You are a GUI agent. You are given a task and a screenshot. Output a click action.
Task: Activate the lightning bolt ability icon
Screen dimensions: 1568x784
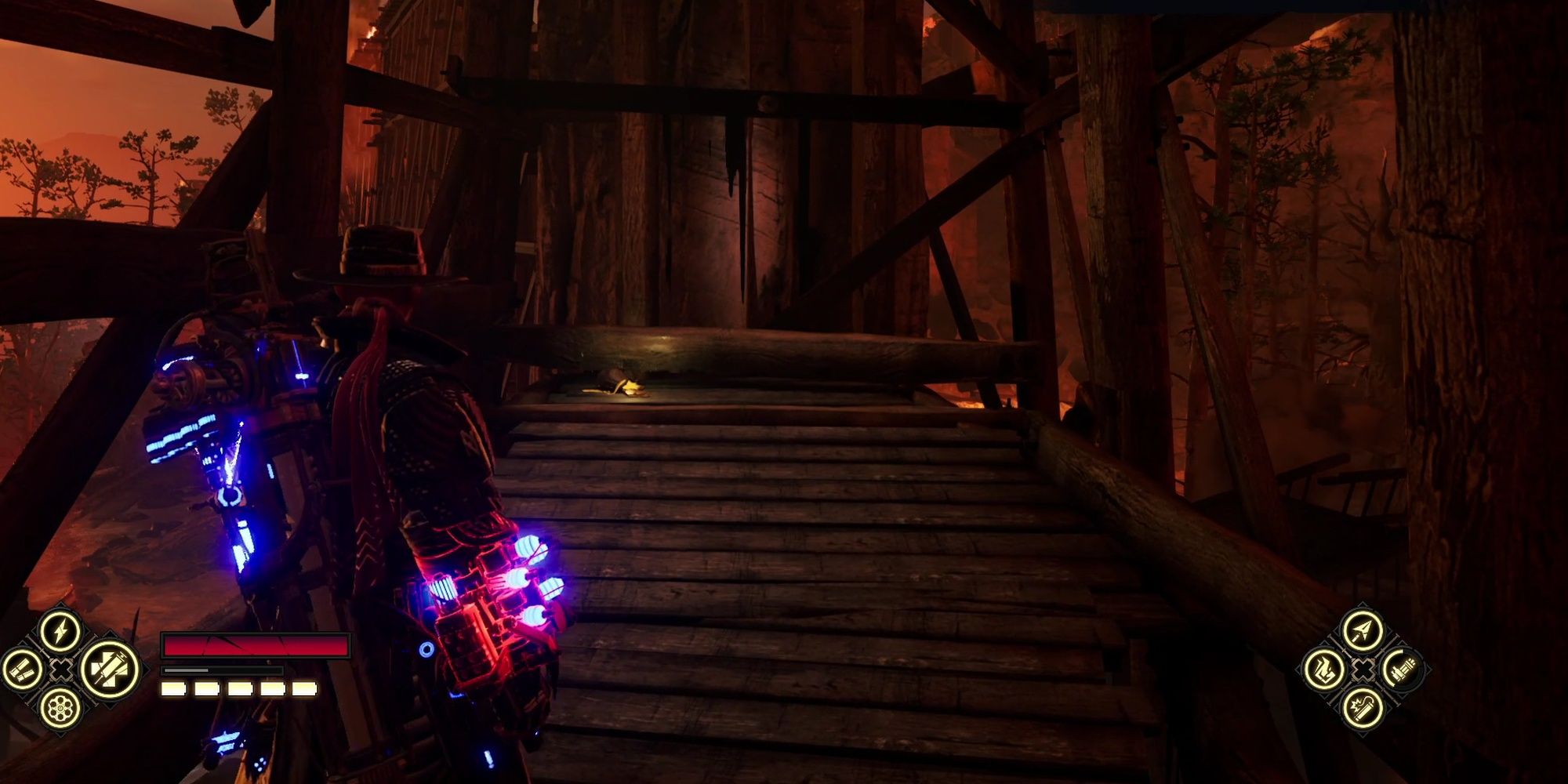coord(60,630)
